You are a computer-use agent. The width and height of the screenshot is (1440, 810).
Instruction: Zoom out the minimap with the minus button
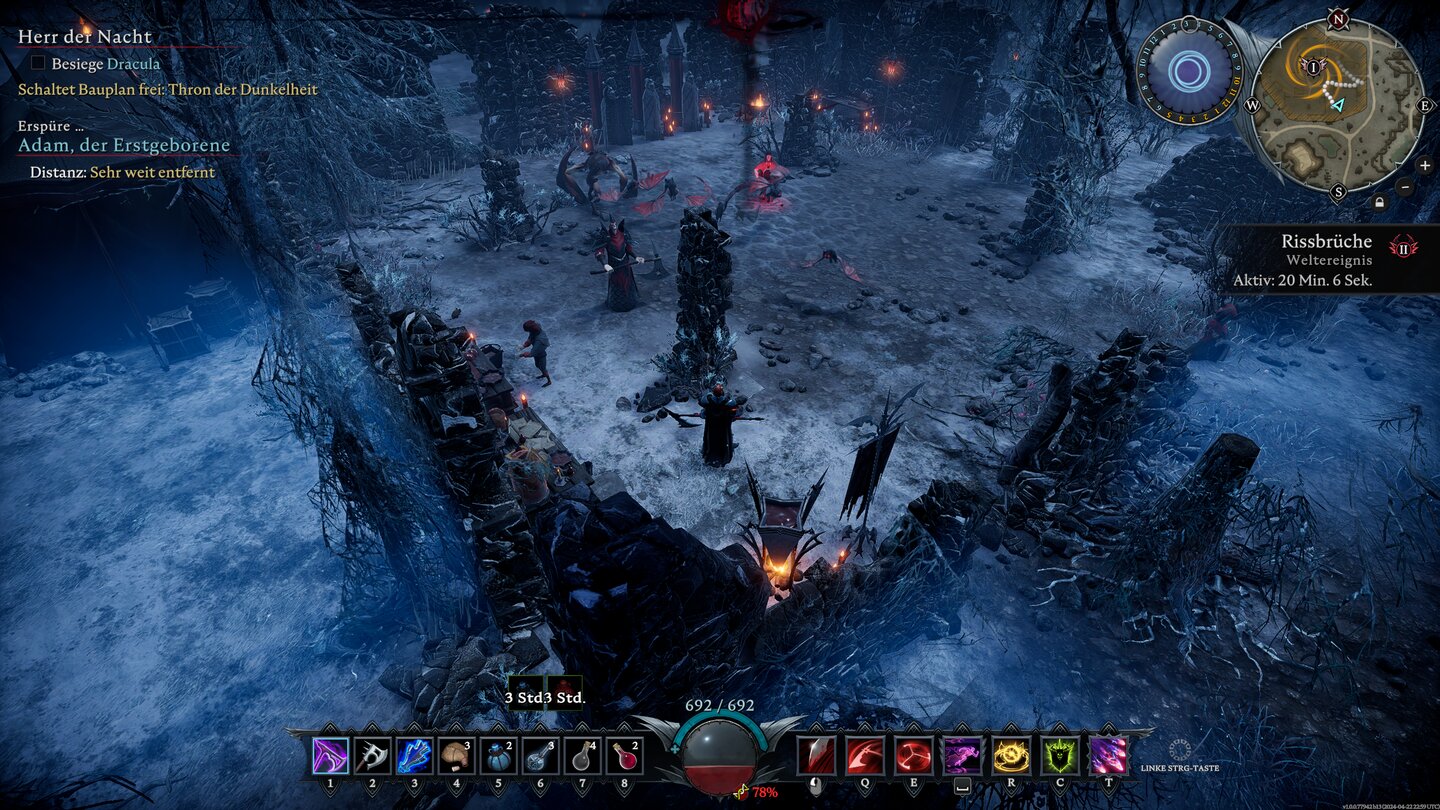point(1403,187)
